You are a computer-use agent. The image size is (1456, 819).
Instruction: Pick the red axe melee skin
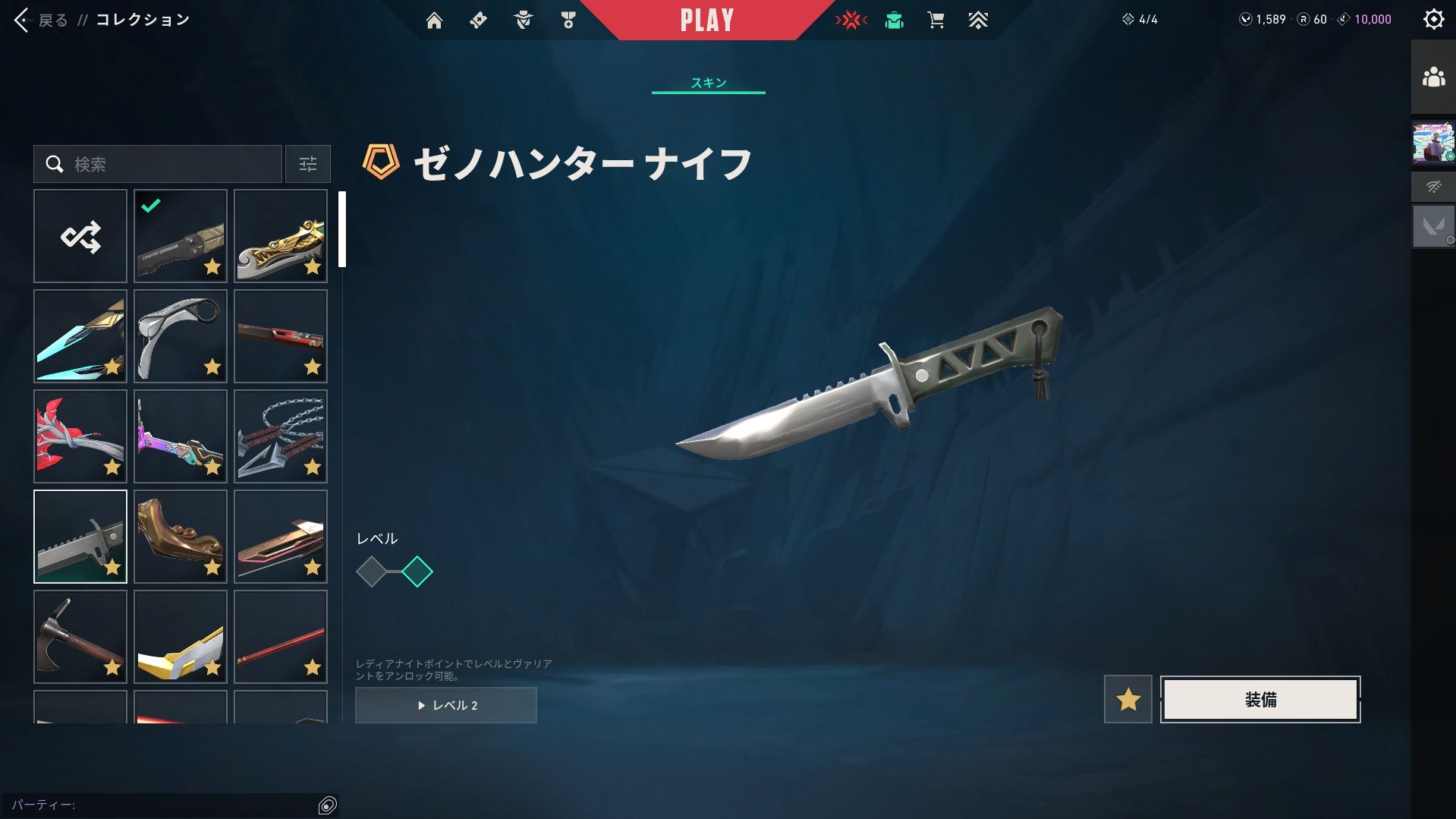click(80, 436)
